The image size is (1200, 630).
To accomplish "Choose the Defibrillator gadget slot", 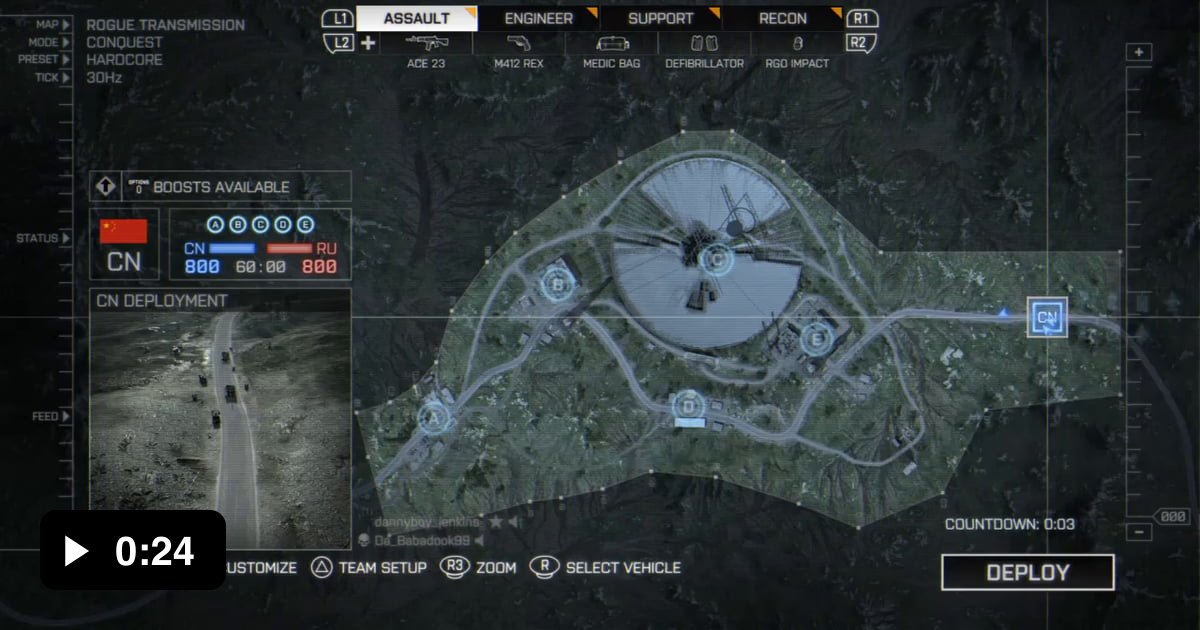I will 704,51.
